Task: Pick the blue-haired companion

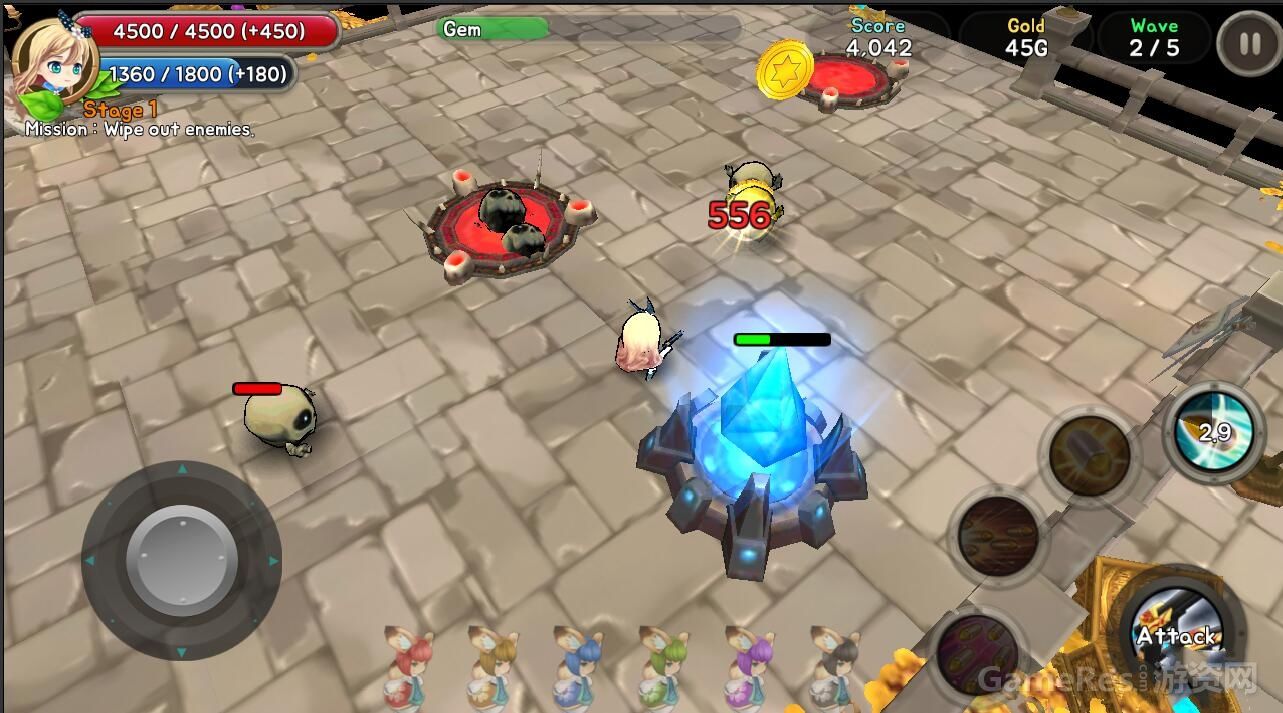Action: (579, 668)
